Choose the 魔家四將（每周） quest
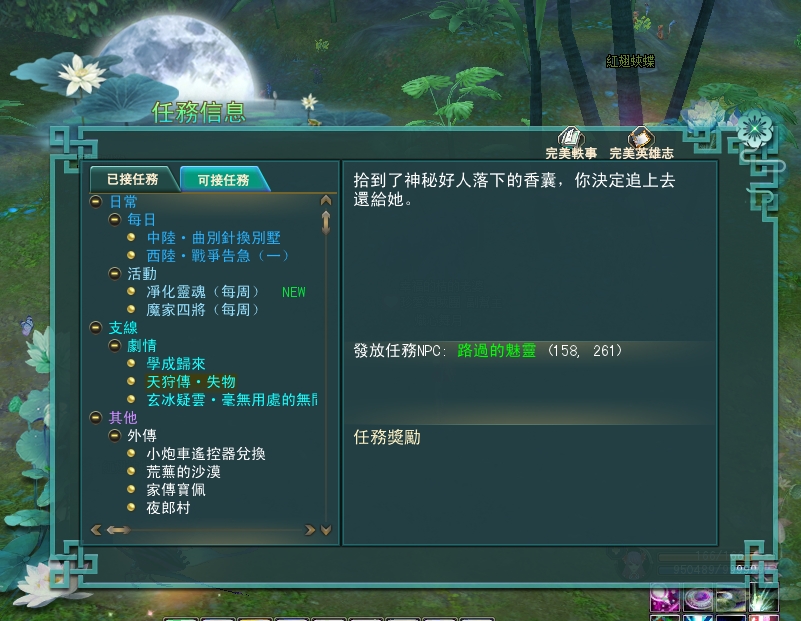The image size is (801, 621). tap(203, 310)
